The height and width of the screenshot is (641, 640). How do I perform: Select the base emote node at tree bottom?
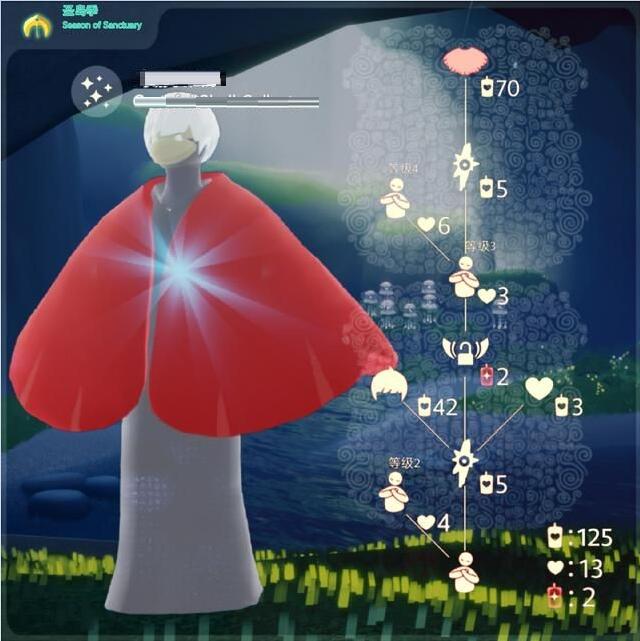(x=464, y=572)
